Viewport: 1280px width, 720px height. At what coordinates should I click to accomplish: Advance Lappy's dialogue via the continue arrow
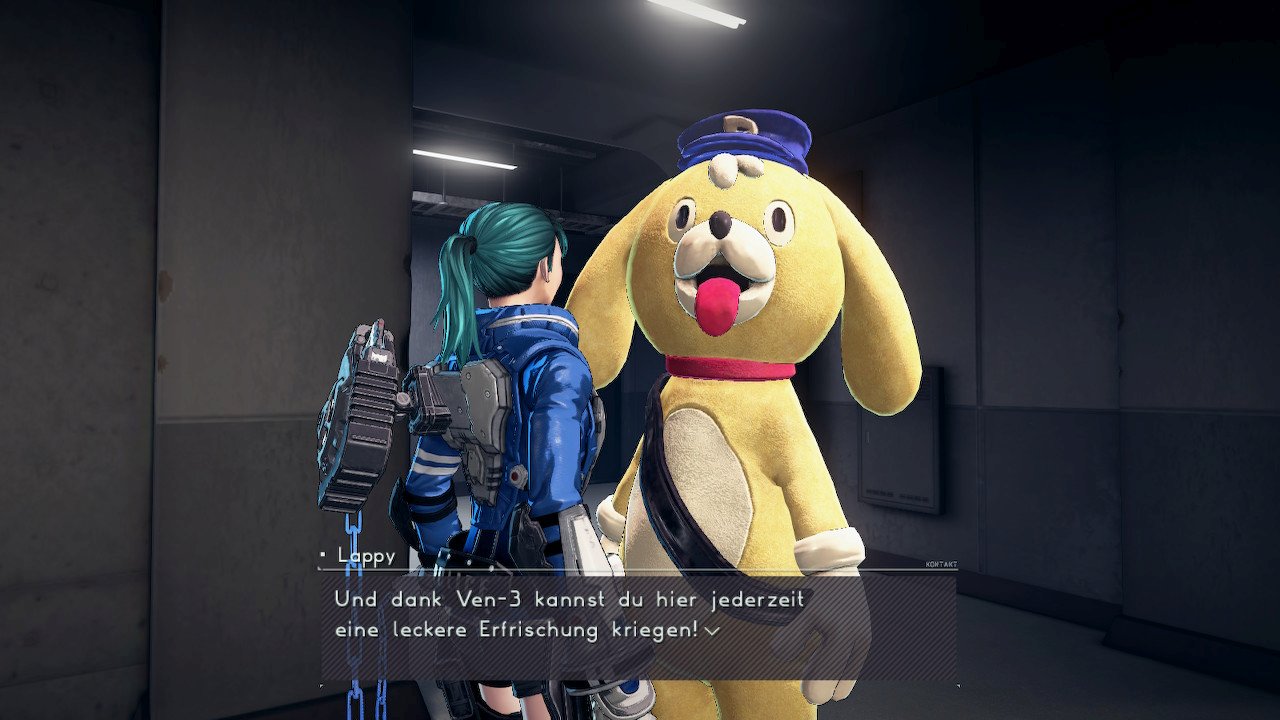coord(712,631)
